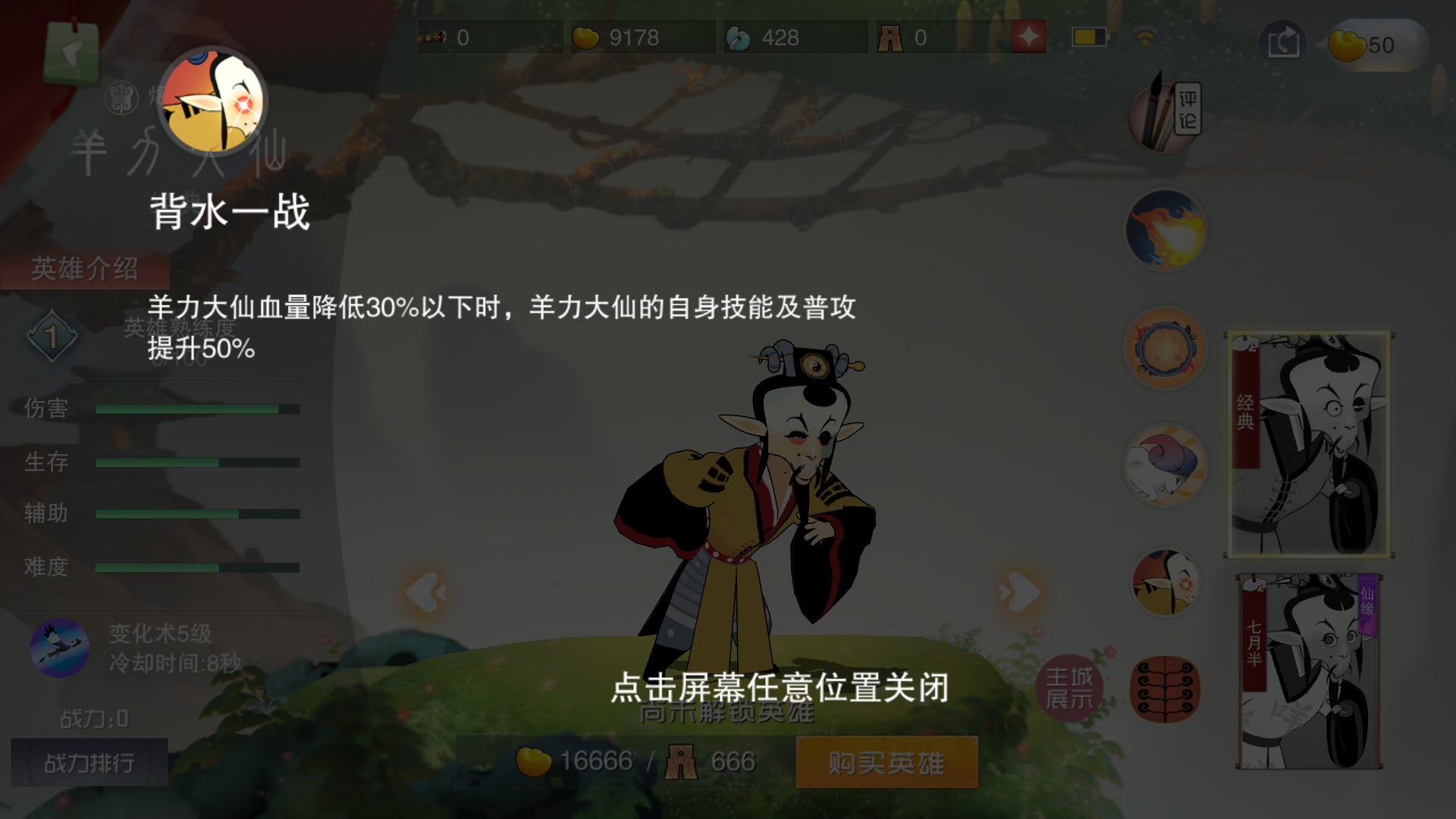
Task: Click the white fox skill icon
Action: 1165,466
